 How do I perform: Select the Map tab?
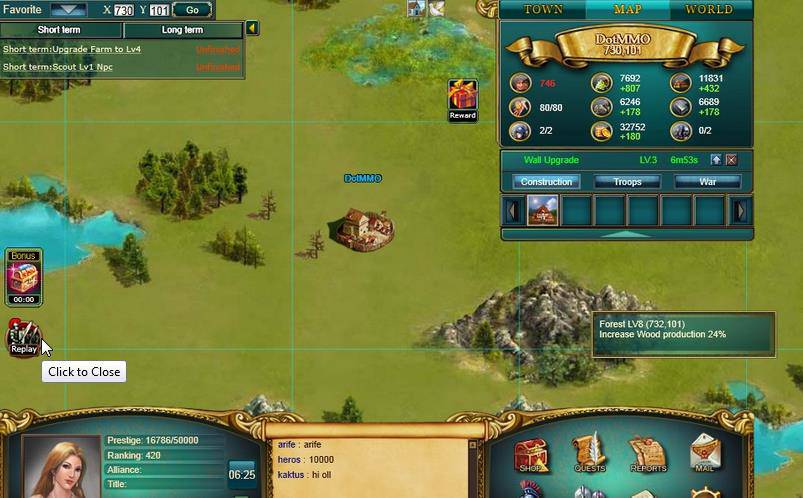click(627, 10)
